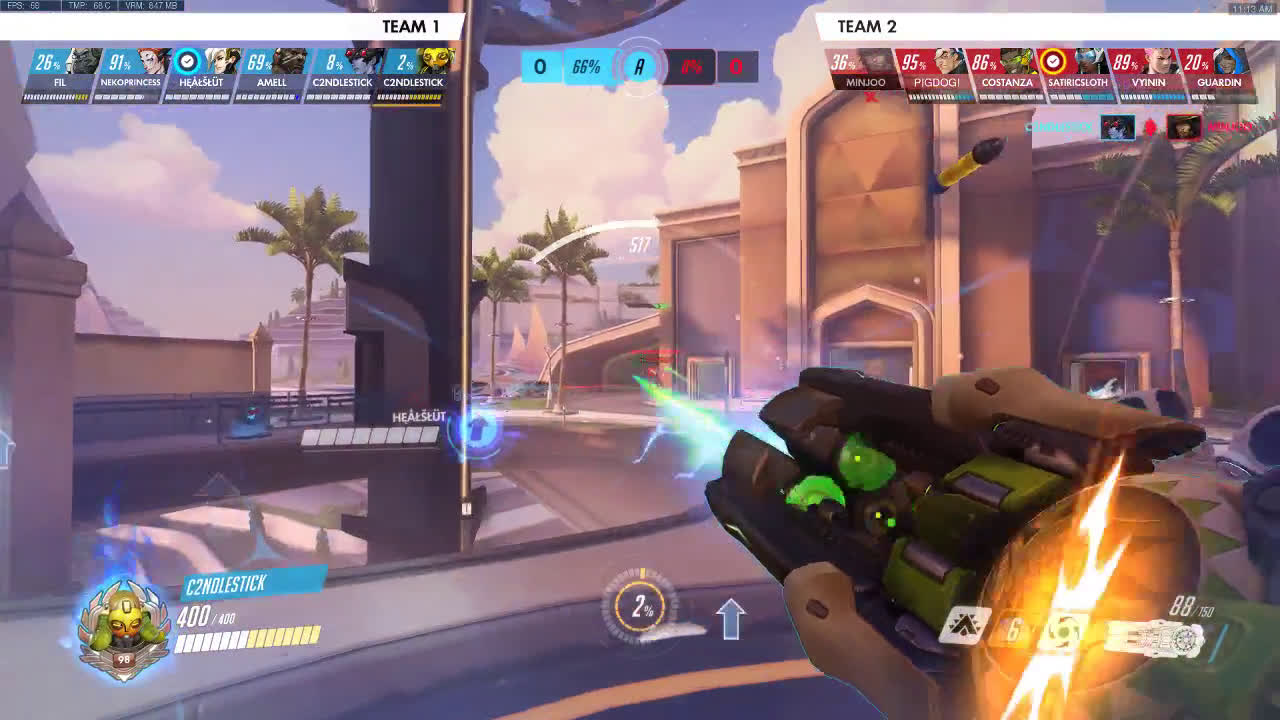
Task: Select FIL's player card
Action: click(x=60, y=72)
